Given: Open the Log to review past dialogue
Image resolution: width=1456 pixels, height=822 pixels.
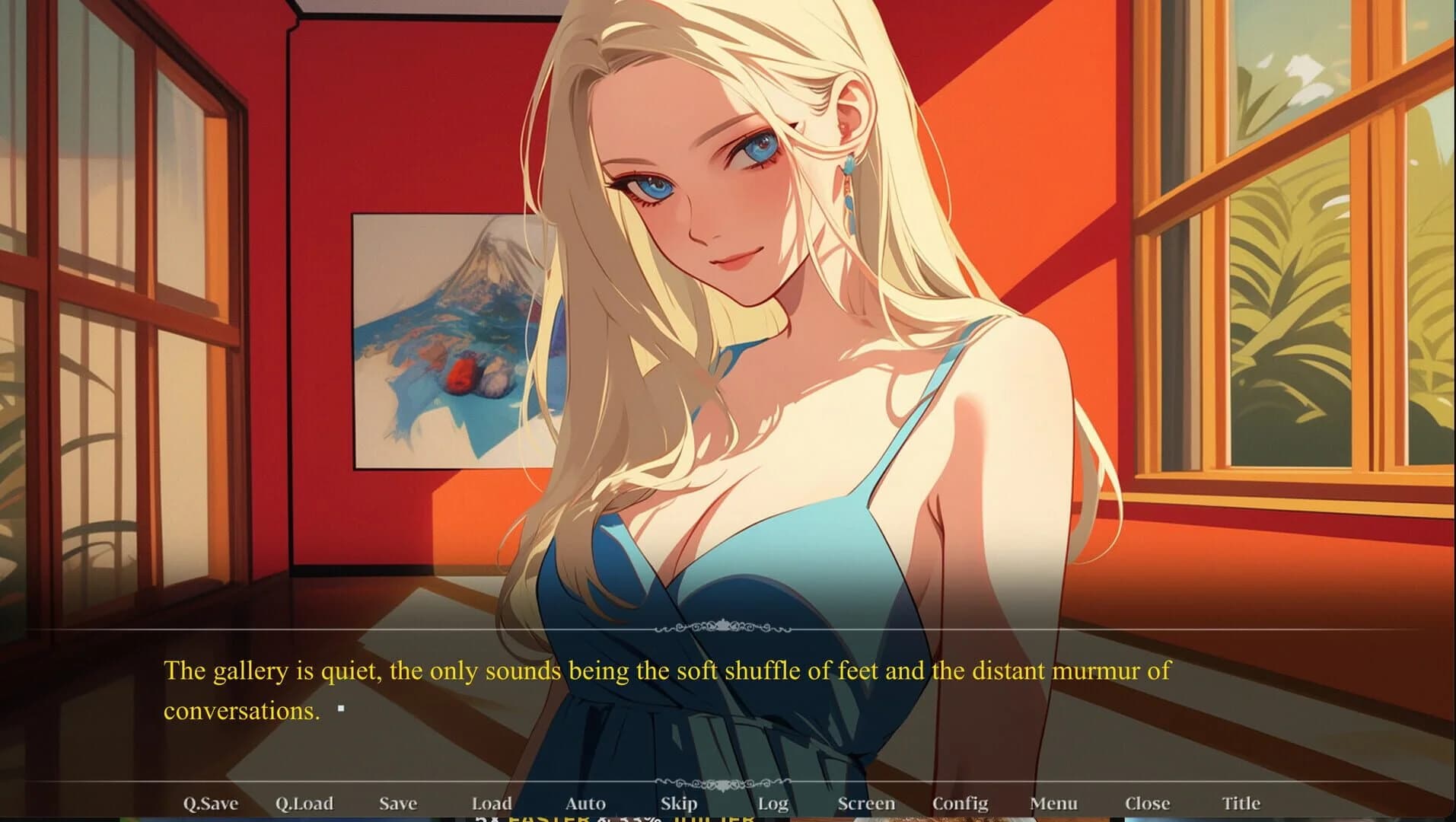Looking at the screenshot, I should tap(774, 803).
